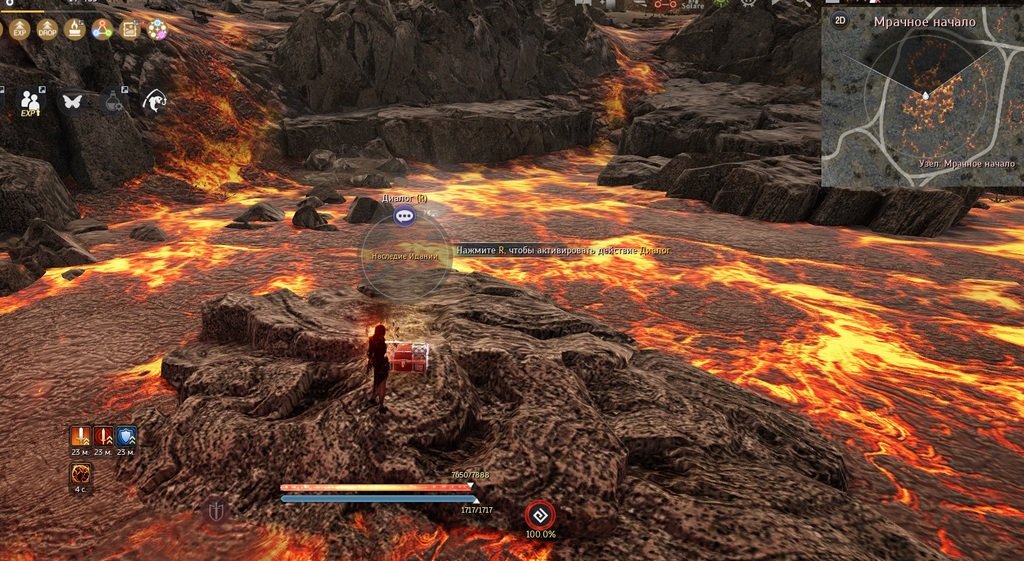
Task: Toggle the minimap 2D view button
Action: (x=840, y=20)
